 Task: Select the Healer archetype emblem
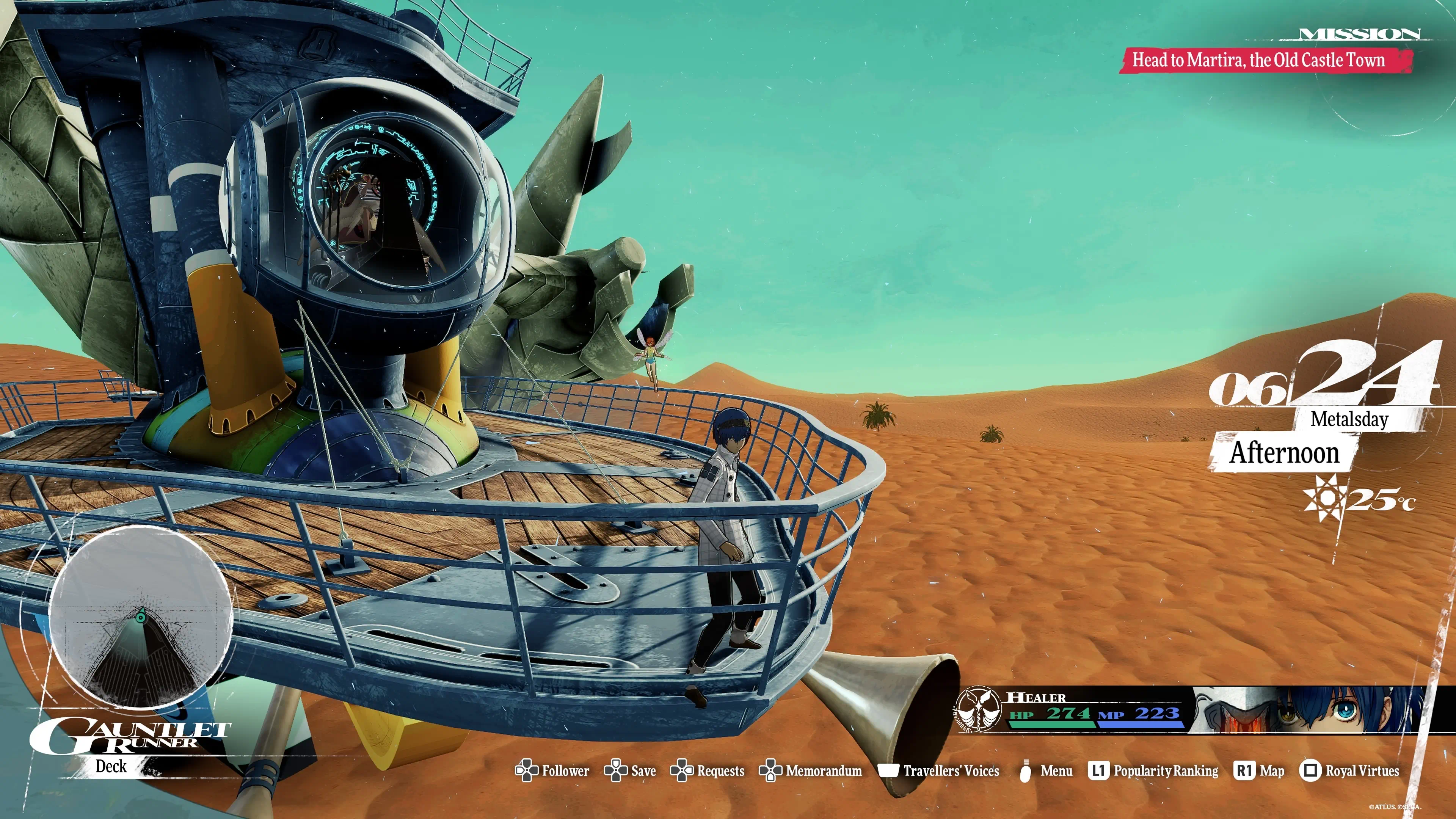click(978, 709)
